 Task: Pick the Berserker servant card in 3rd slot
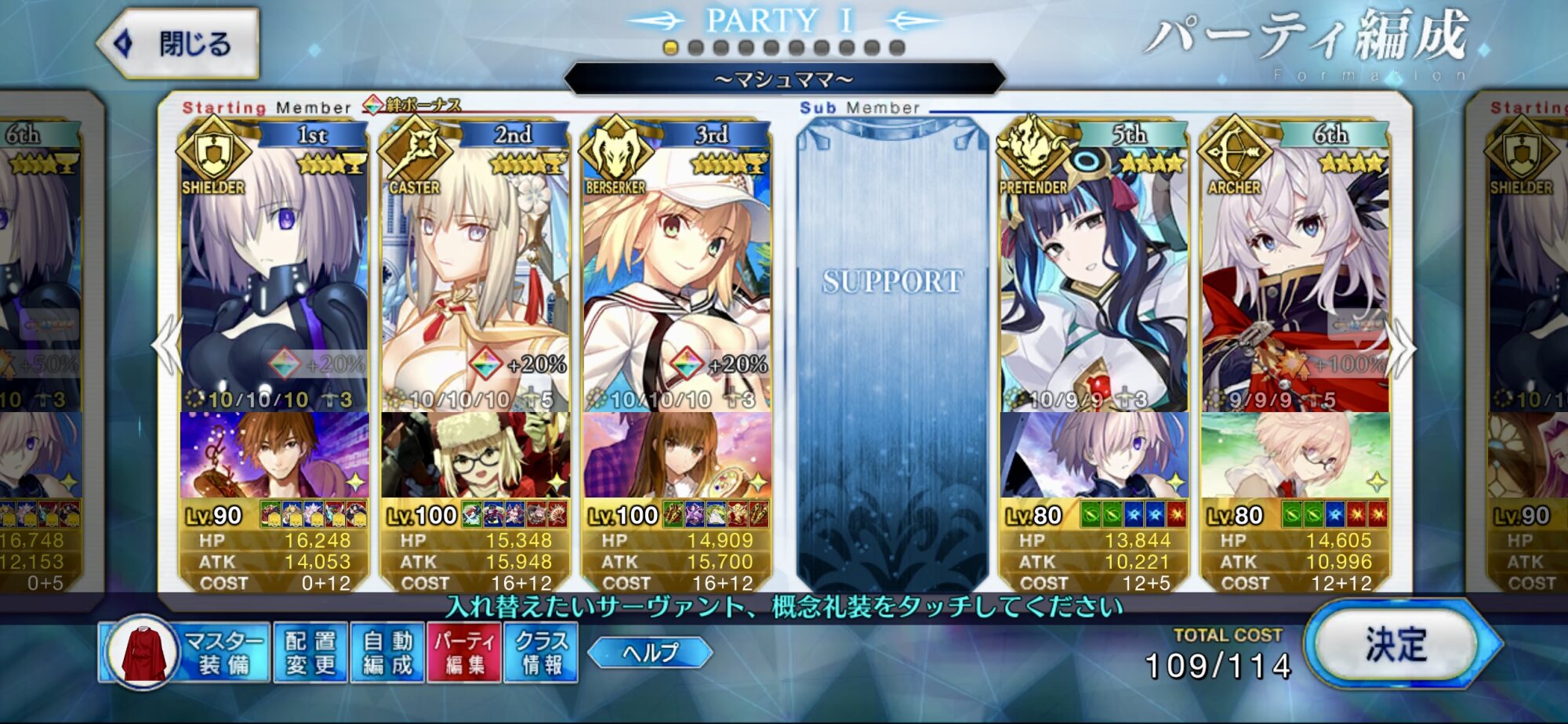pos(677,274)
